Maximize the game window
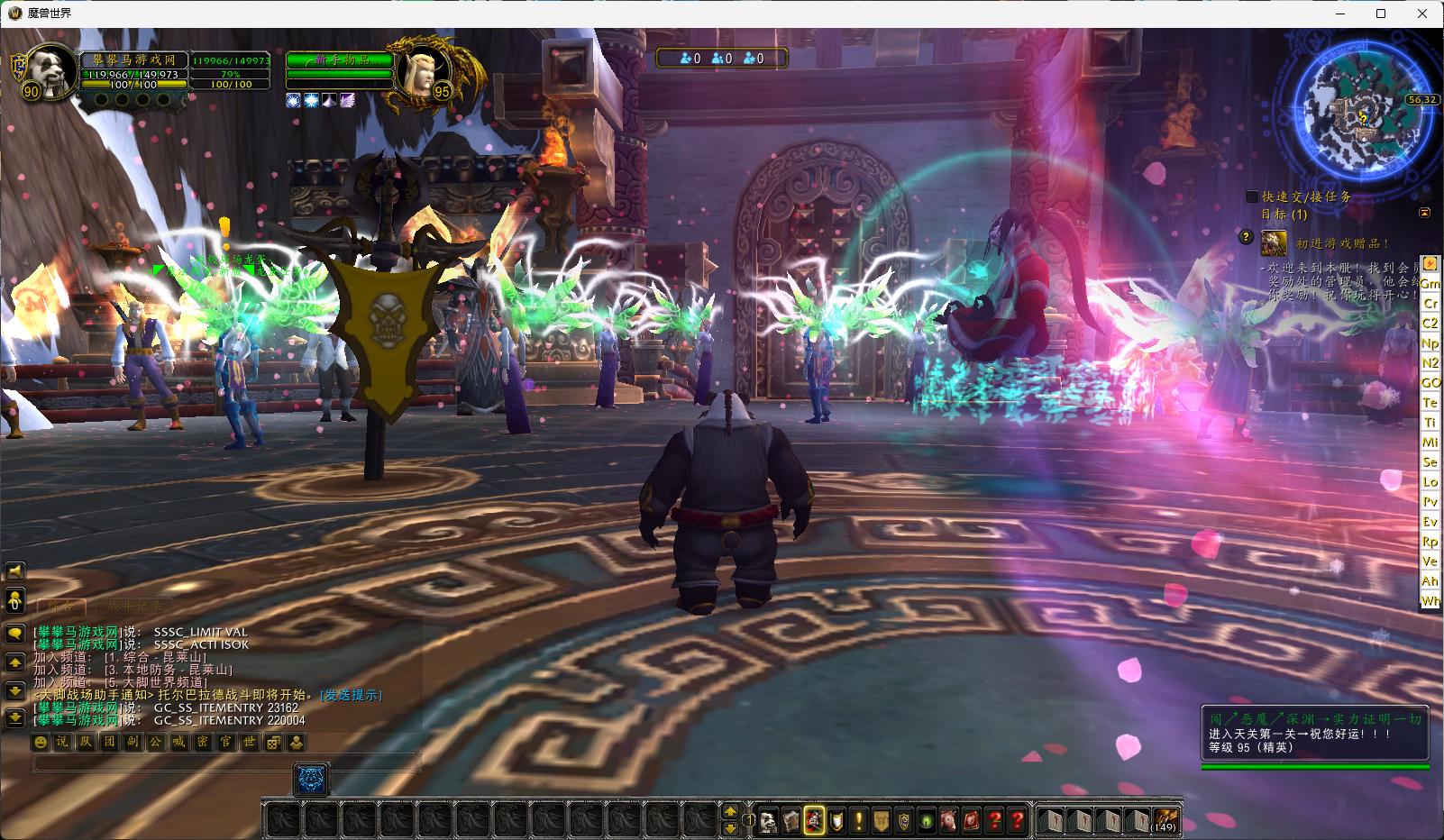This screenshot has height=840, width=1444. (x=1380, y=14)
